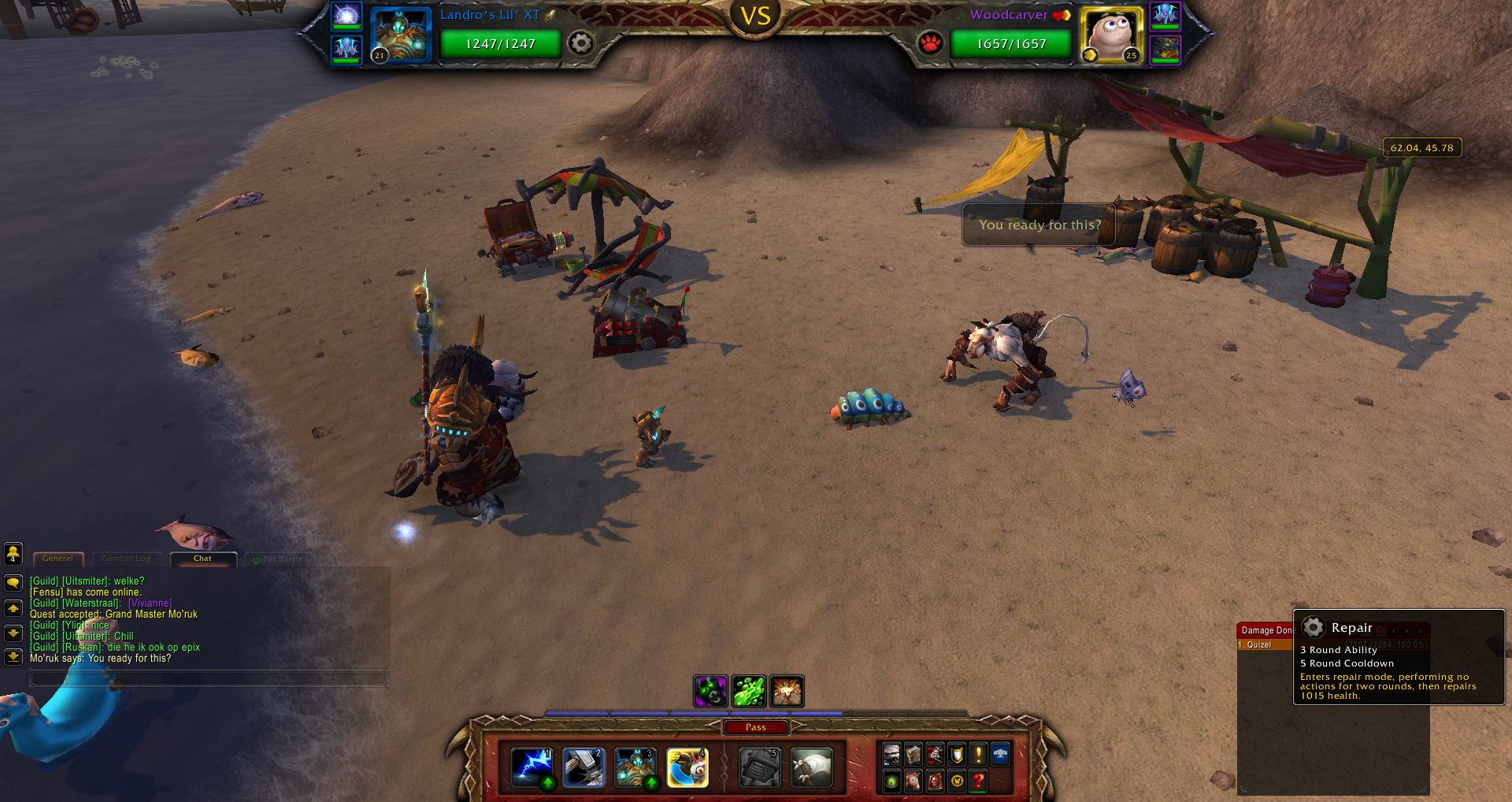This screenshot has height=802, width=1512.
Task: Select the Woodcarver enemy pet portrait
Action: click(x=1111, y=35)
